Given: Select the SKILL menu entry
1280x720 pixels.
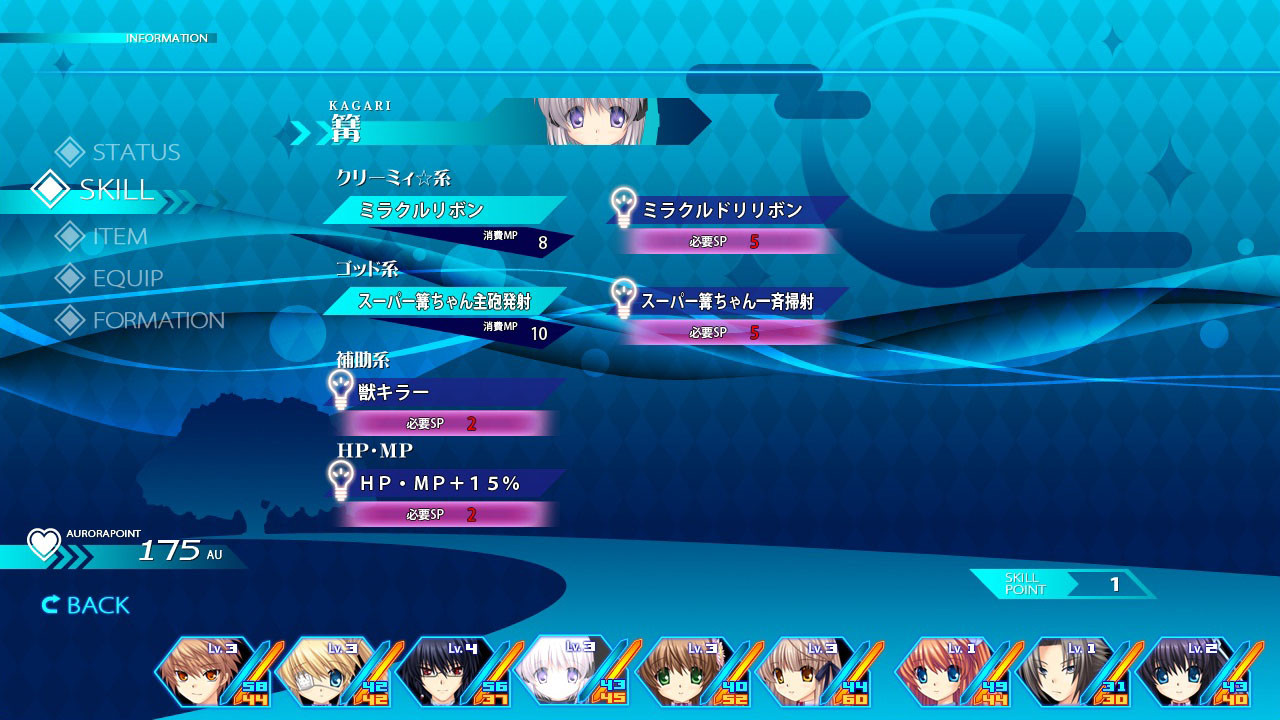Looking at the screenshot, I should [115, 190].
